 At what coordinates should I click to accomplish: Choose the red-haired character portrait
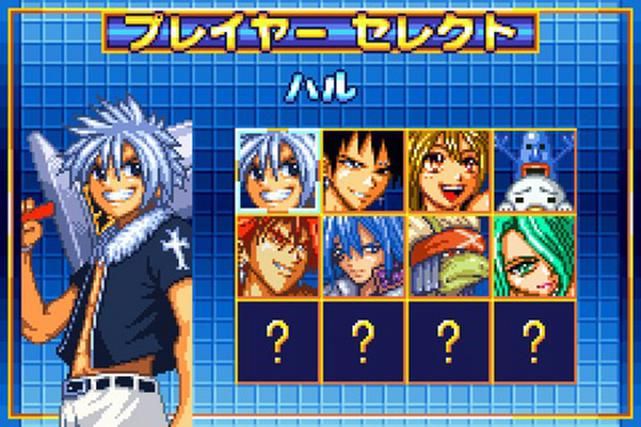tap(278, 256)
